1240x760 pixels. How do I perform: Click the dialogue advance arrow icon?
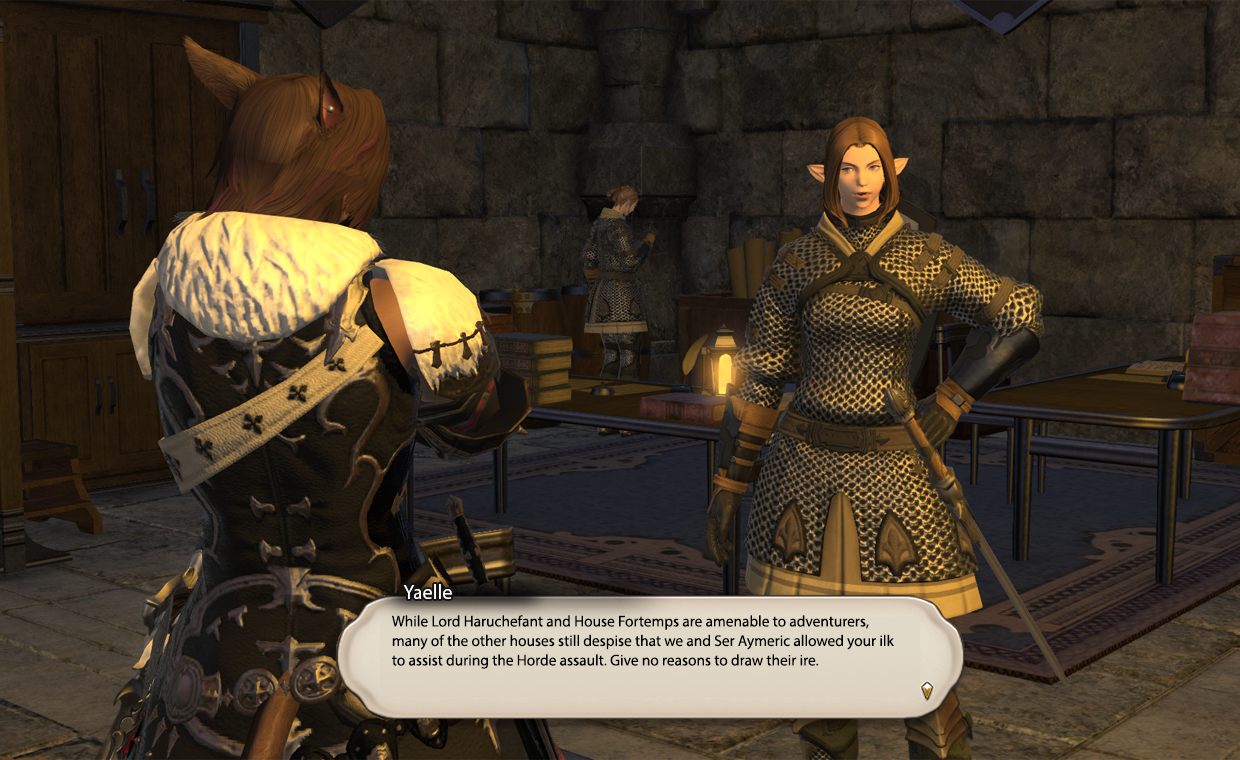point(927,689)
